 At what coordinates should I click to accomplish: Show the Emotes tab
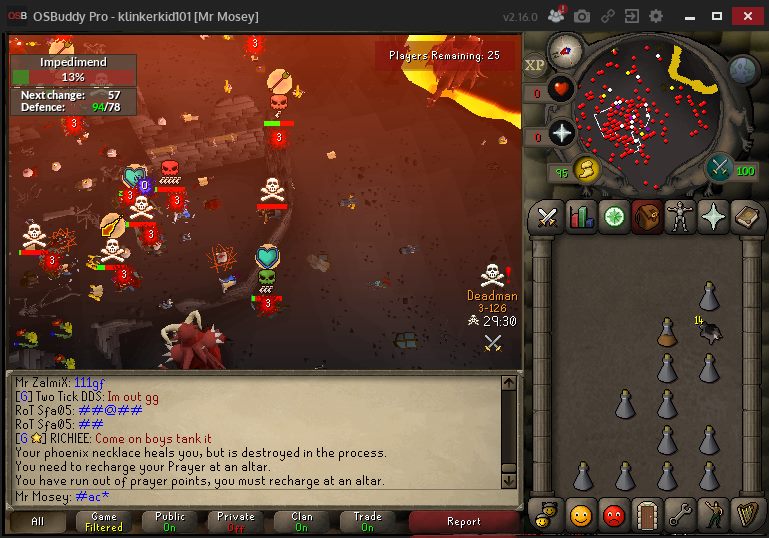coord(713,515)
